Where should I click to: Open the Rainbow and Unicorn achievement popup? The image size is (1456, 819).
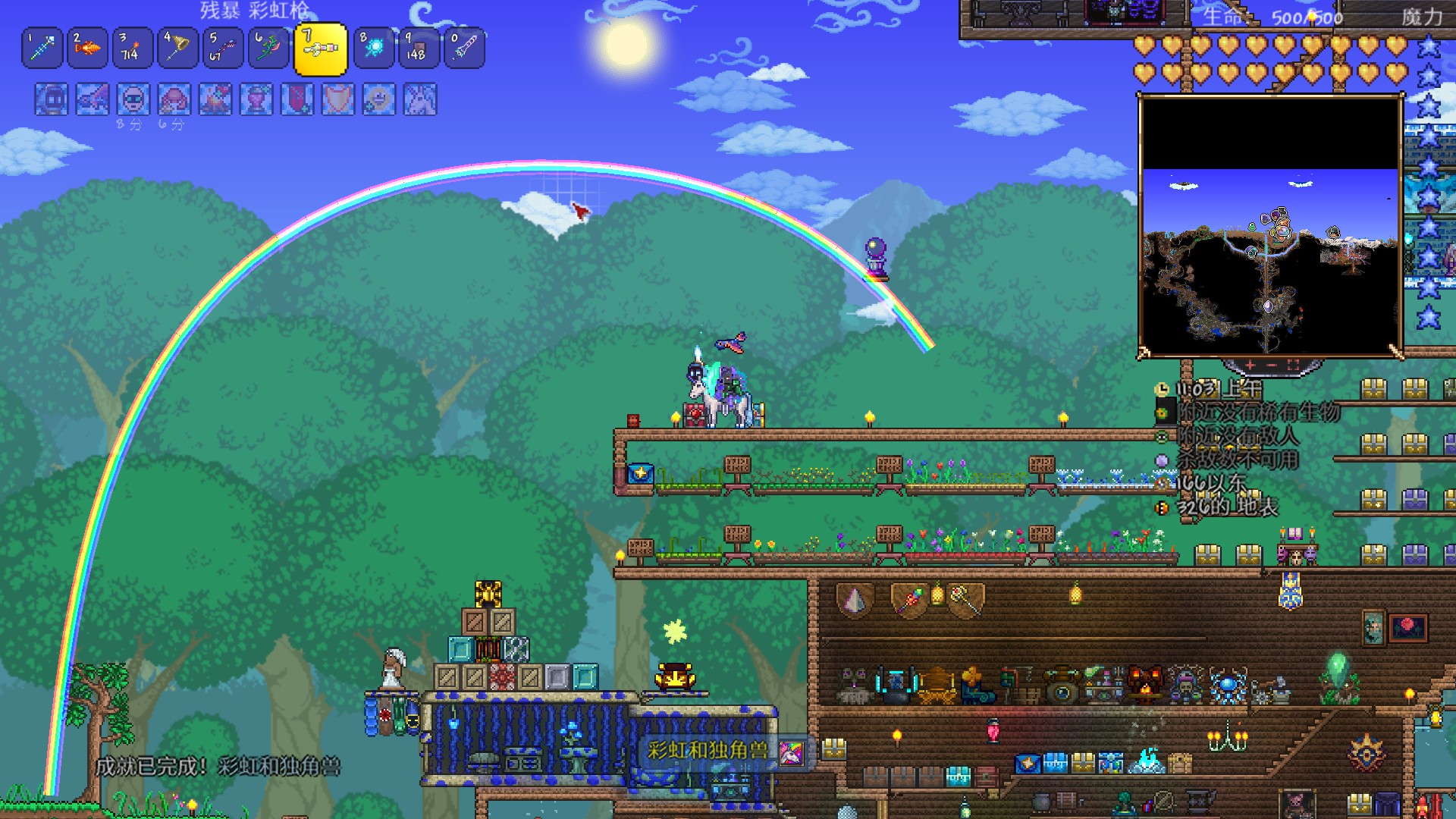pos(721,751)
